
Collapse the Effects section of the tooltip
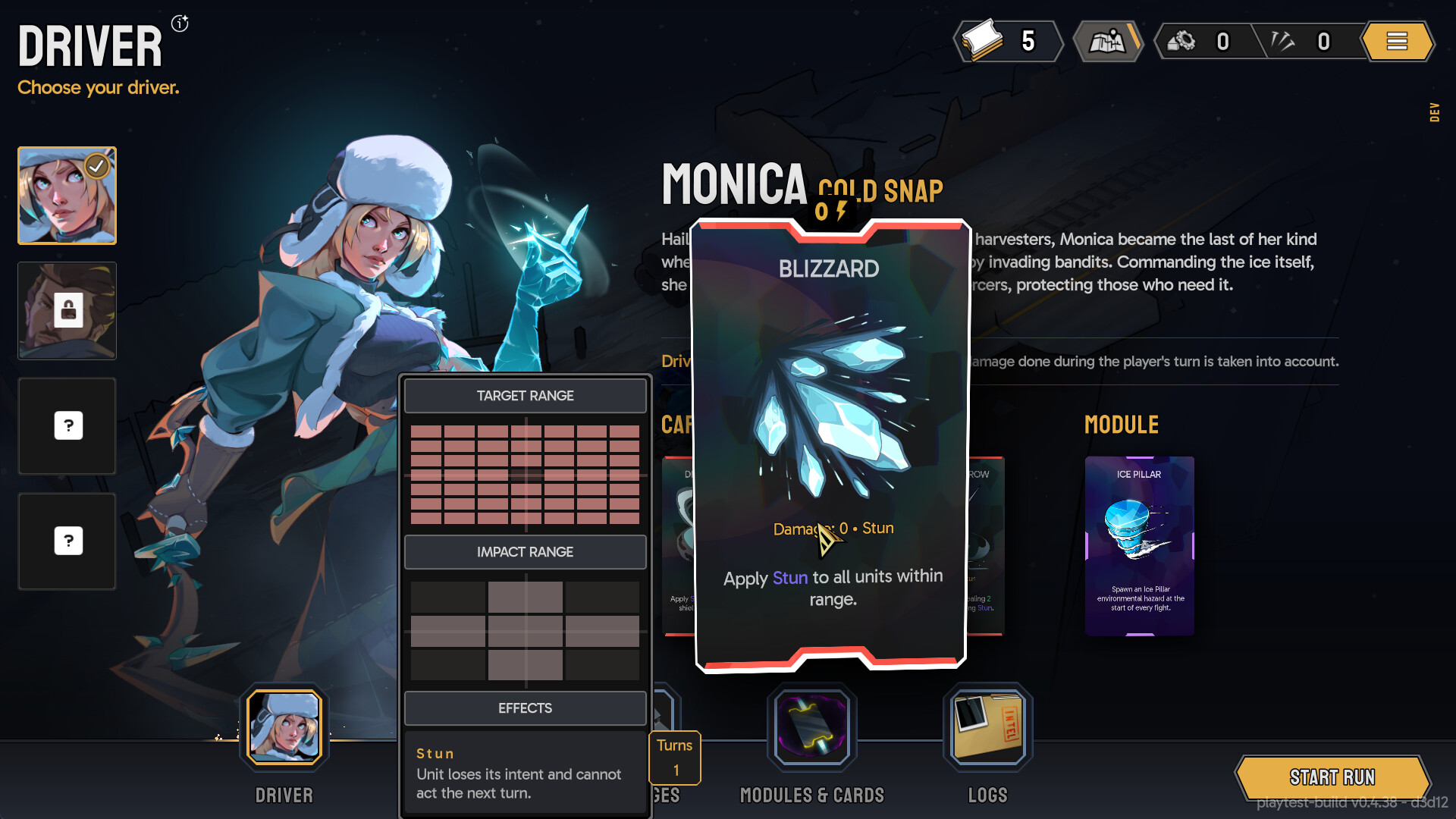tap(525, 708)
